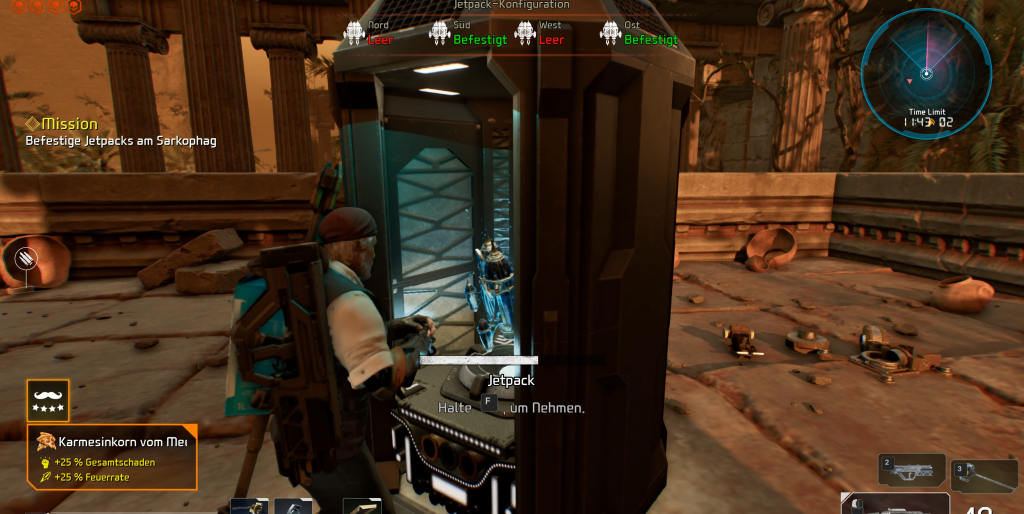This screenshot has width=1024, height=514.
Task: Select the Ost jetpack slot marked Befestigt
Action: [639, 33]
